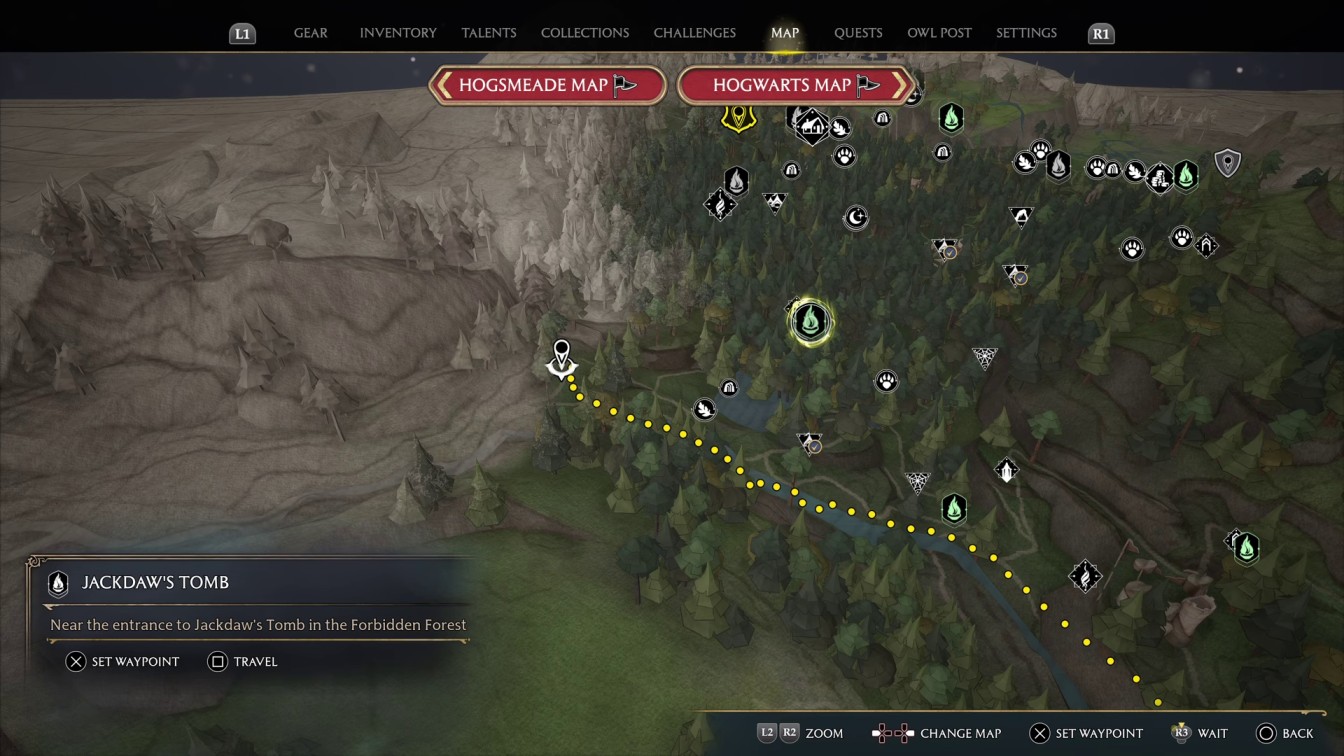Click the Jackdaw's Tomb quest marker pin

561,358
